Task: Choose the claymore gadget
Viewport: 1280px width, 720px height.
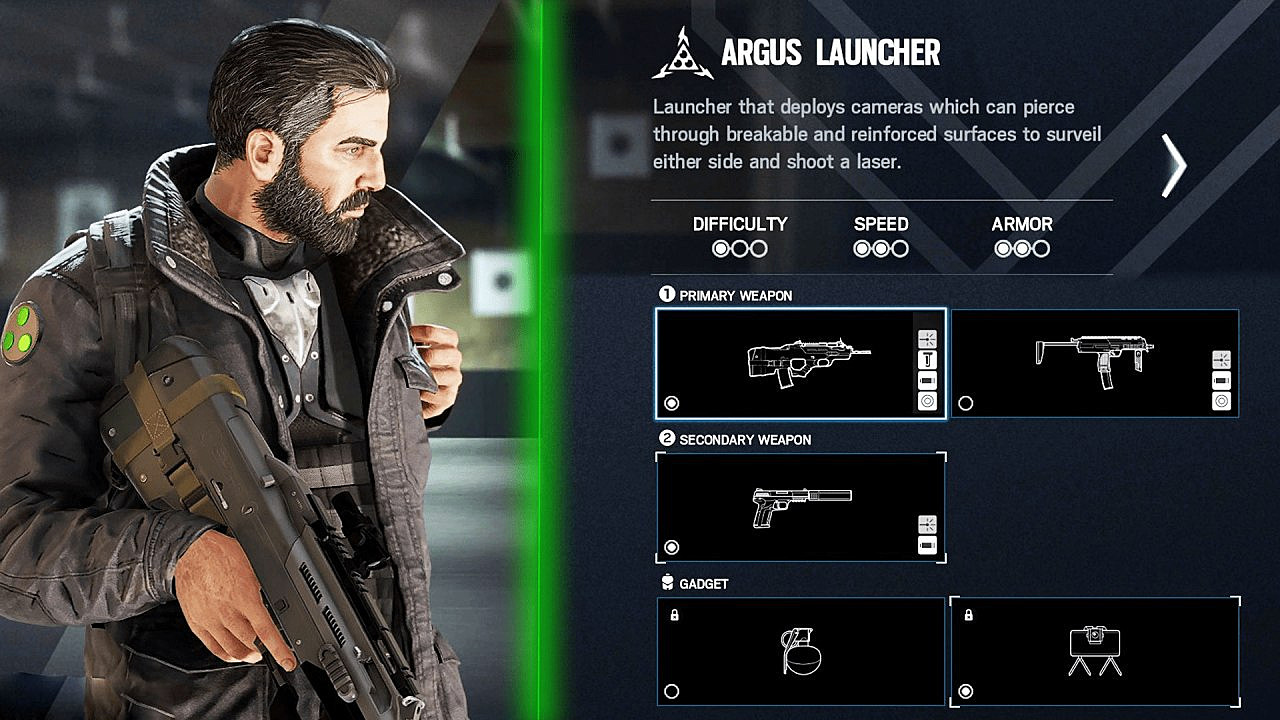Action: (x=1094, y=651)
